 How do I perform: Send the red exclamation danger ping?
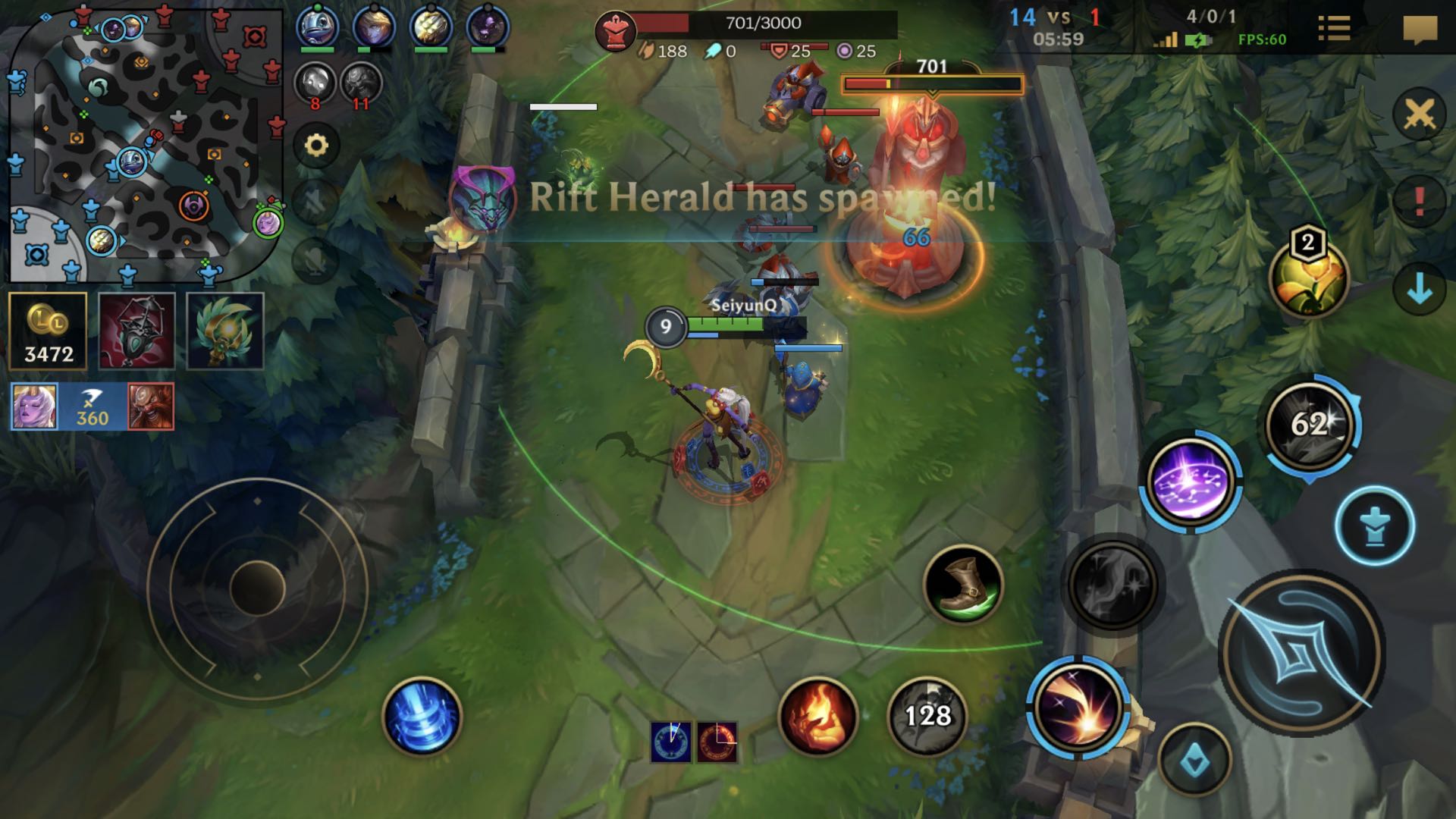tap(1420, 202)
